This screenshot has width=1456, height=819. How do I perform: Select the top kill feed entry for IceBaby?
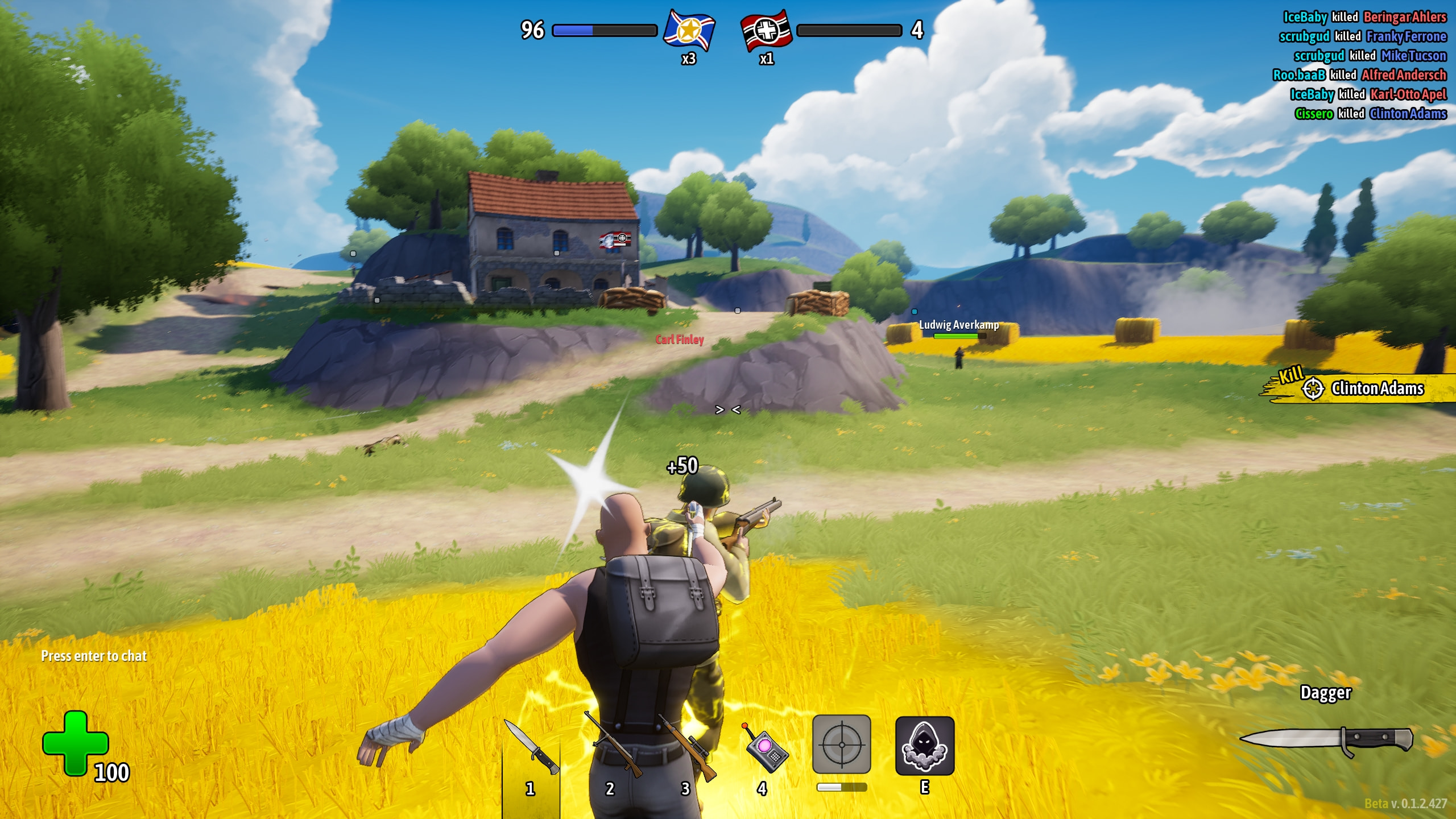tap(1364, 17)
